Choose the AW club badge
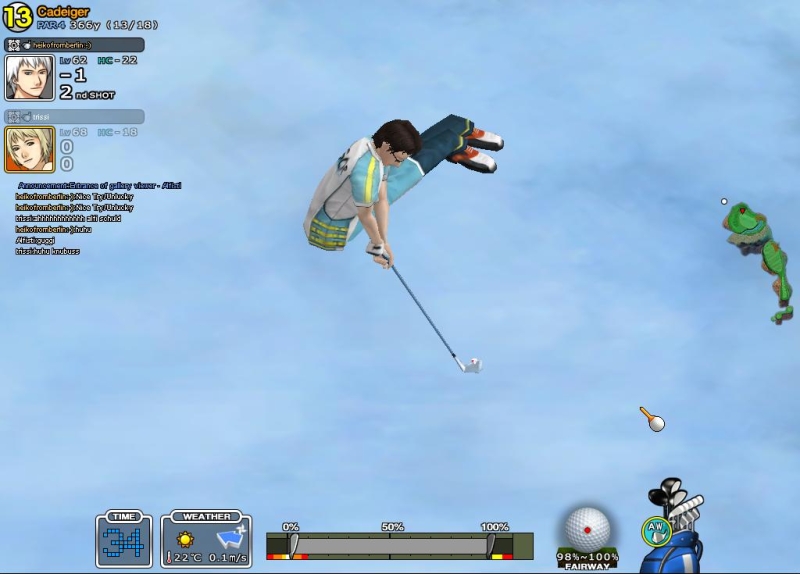Viewport: 800px width, 574px height. point(655,530)
